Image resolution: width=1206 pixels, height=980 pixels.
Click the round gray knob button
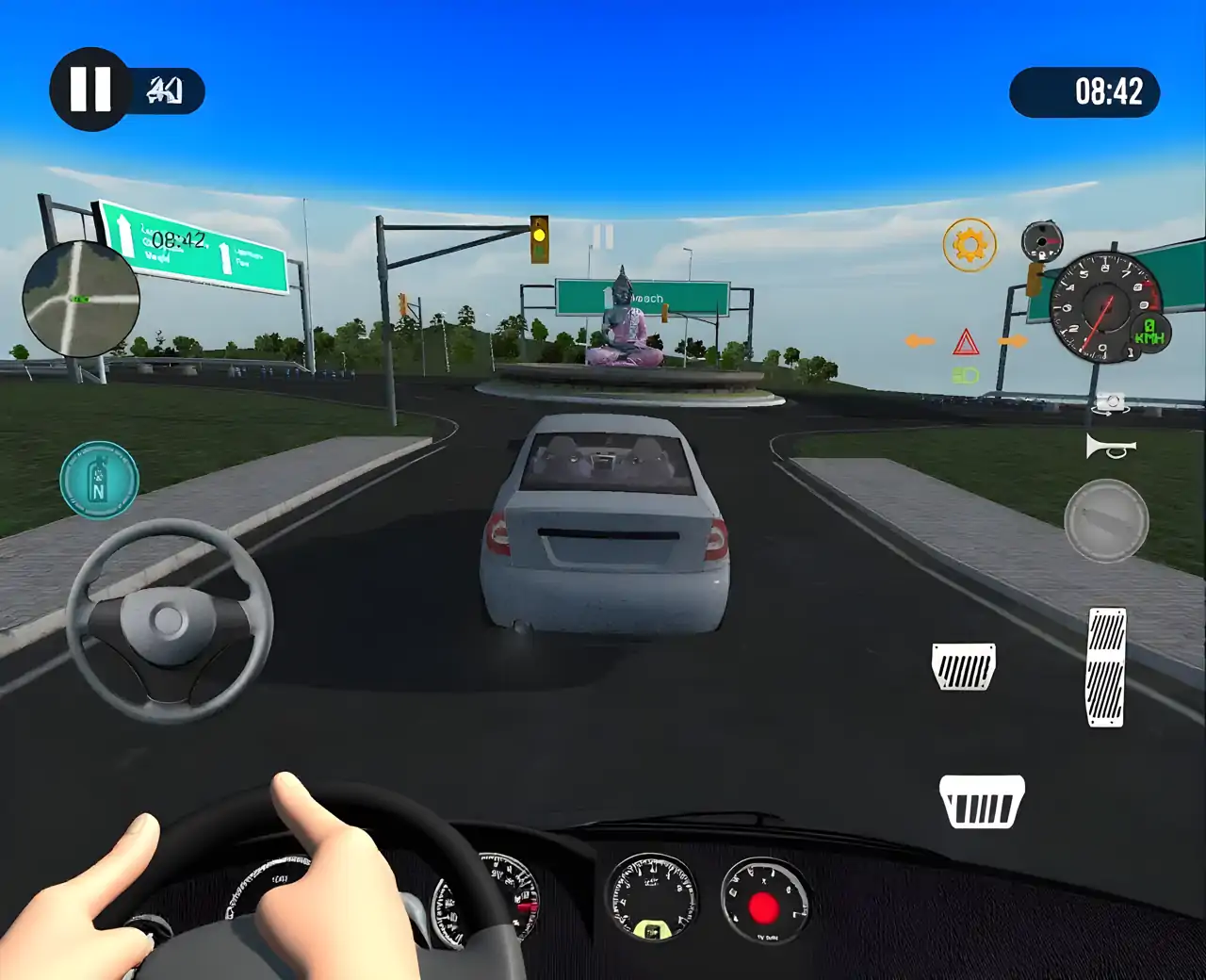pyautogui.click(x=1106, y=520)
